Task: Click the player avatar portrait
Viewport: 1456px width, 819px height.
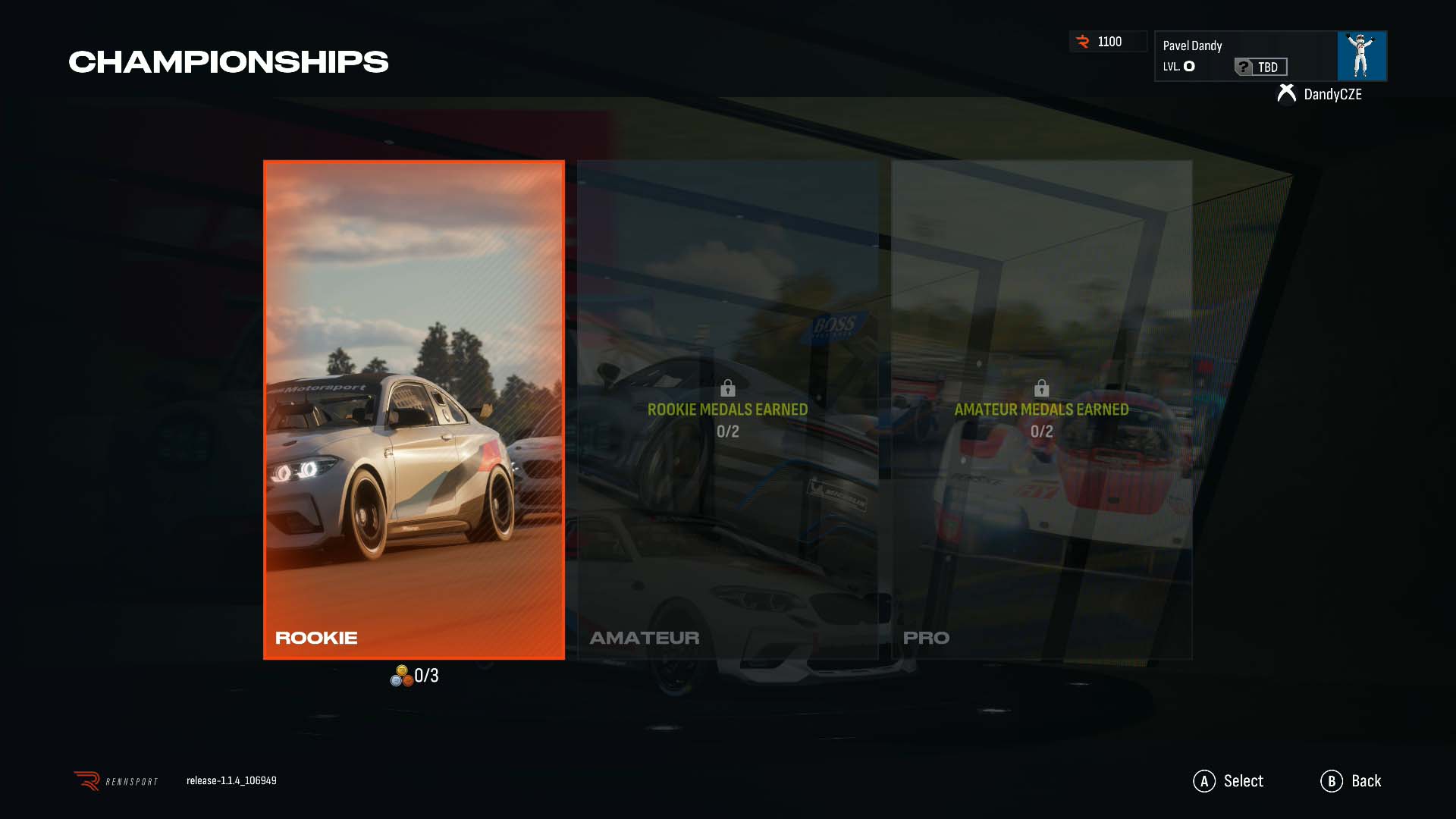Action: pos(1362,55)
